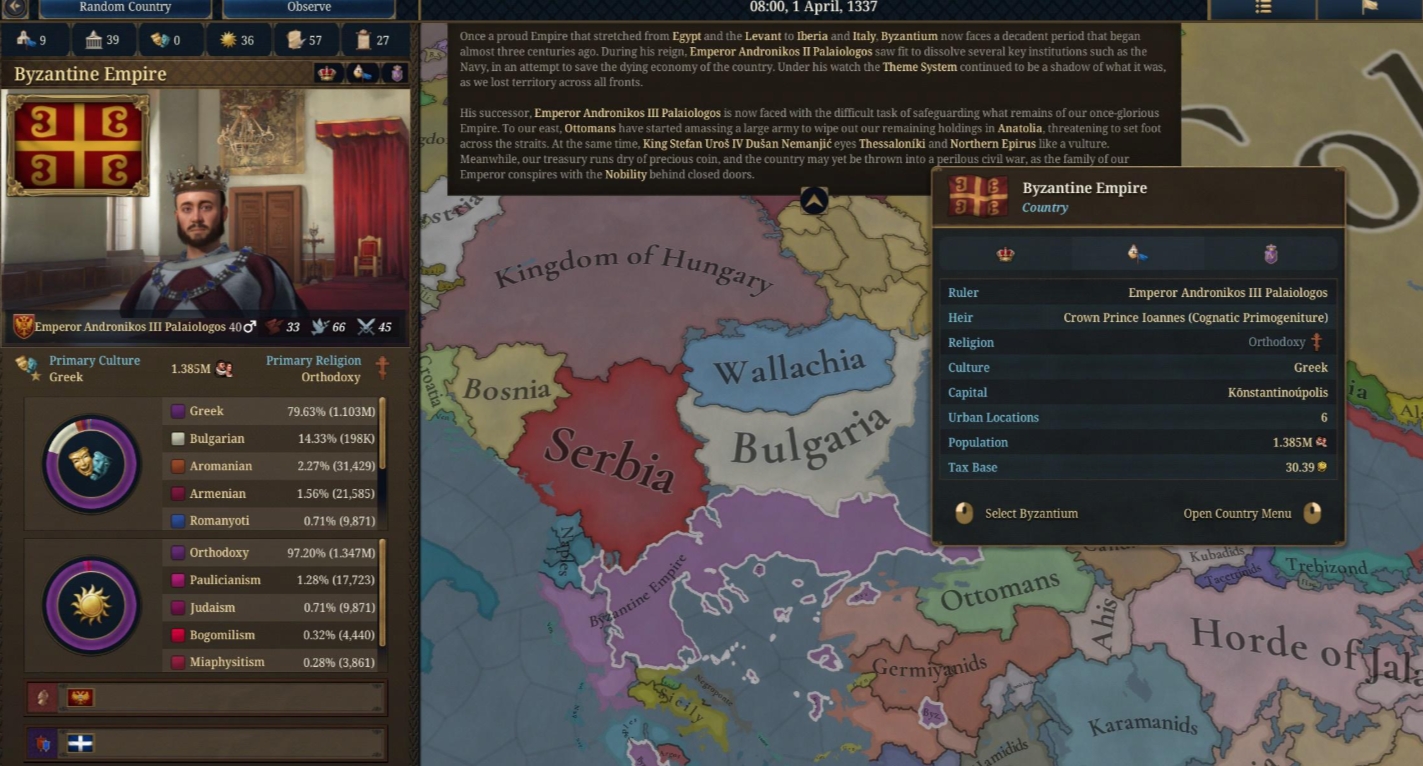Click the Byzantine flag in the left panel
Image resolution: width=1423 pixels, height=766 pixels.
[78, 145]
